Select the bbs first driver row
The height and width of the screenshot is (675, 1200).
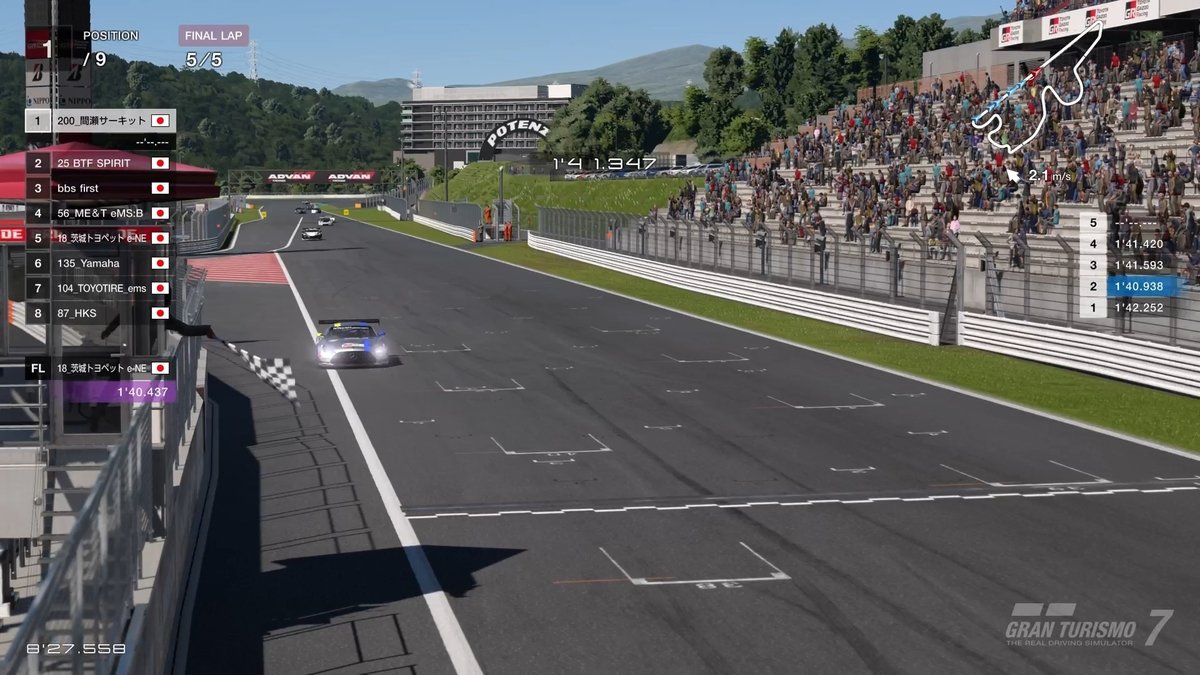pos(100,188)
